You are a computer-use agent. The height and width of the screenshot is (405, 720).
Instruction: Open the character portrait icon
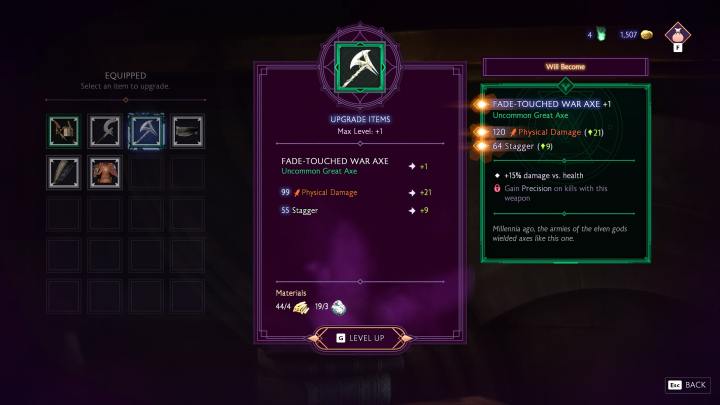[x=679, y=35]
